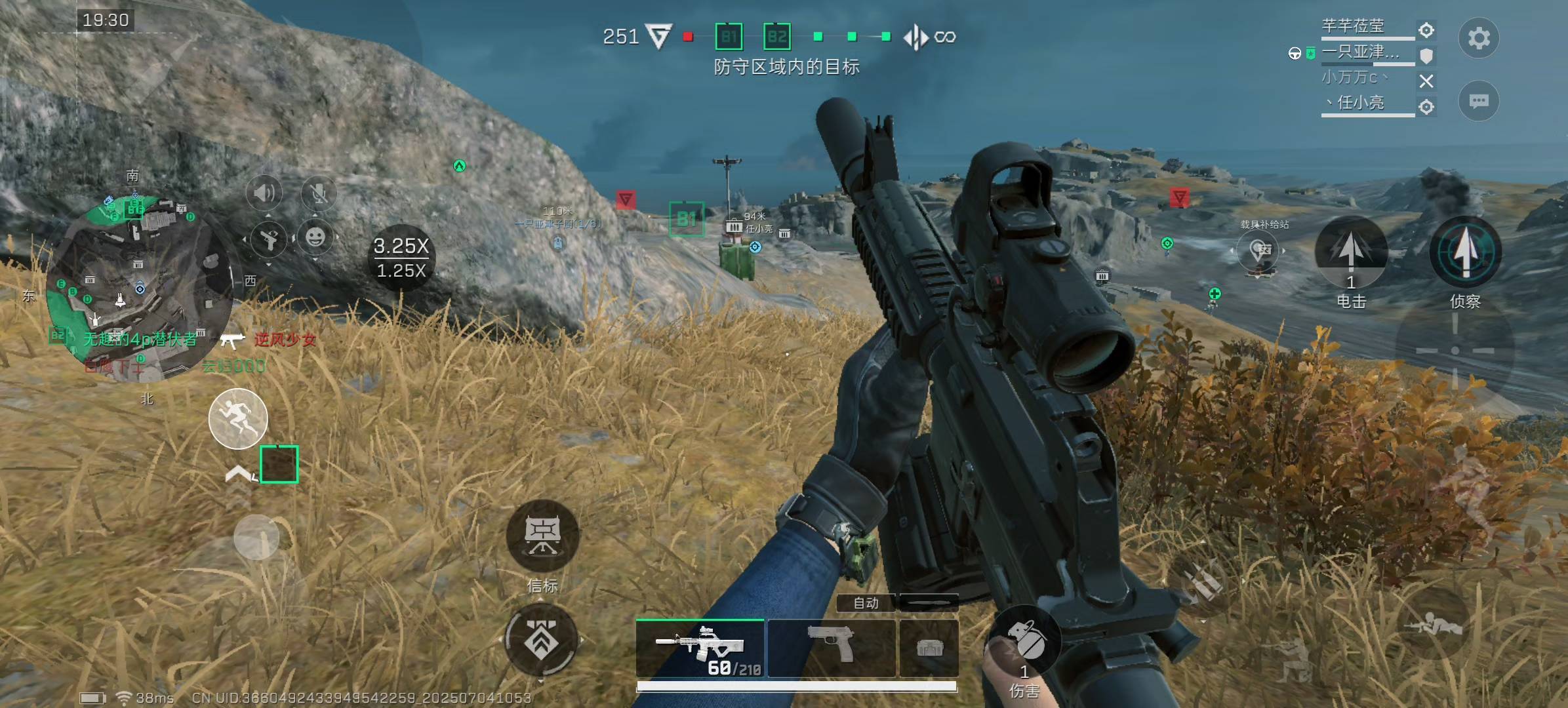The image size is (1568, 708).
Task: Open the settings gear menu
Action: (x=1478, y=38)
